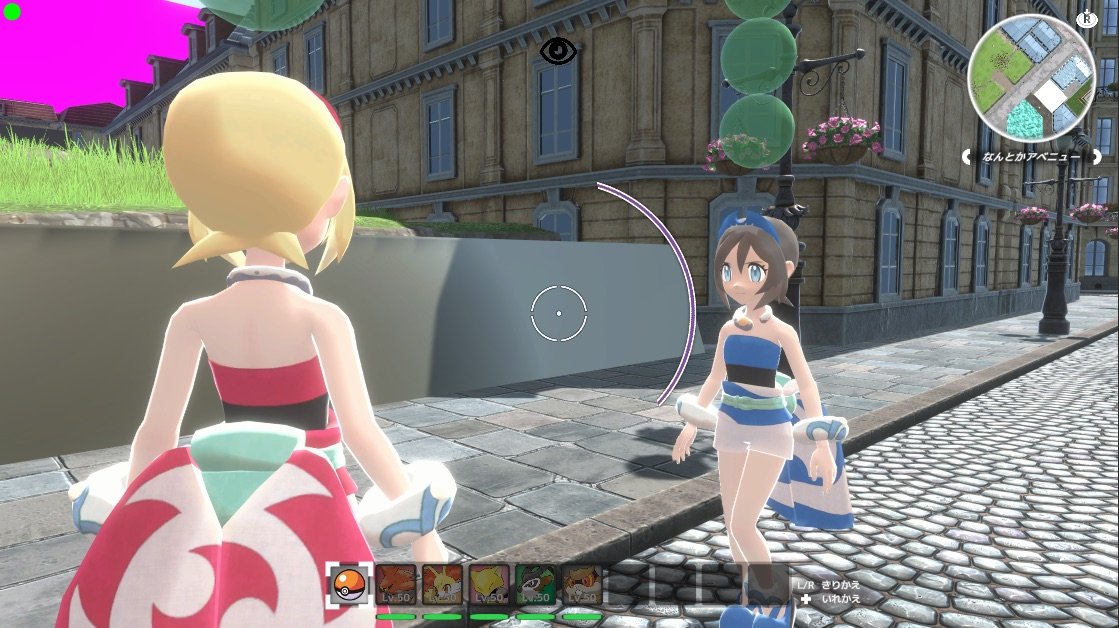This screenshot has width=1119, height=628.
Task: Select the Fennekin party slot
Action: (442, 585)
